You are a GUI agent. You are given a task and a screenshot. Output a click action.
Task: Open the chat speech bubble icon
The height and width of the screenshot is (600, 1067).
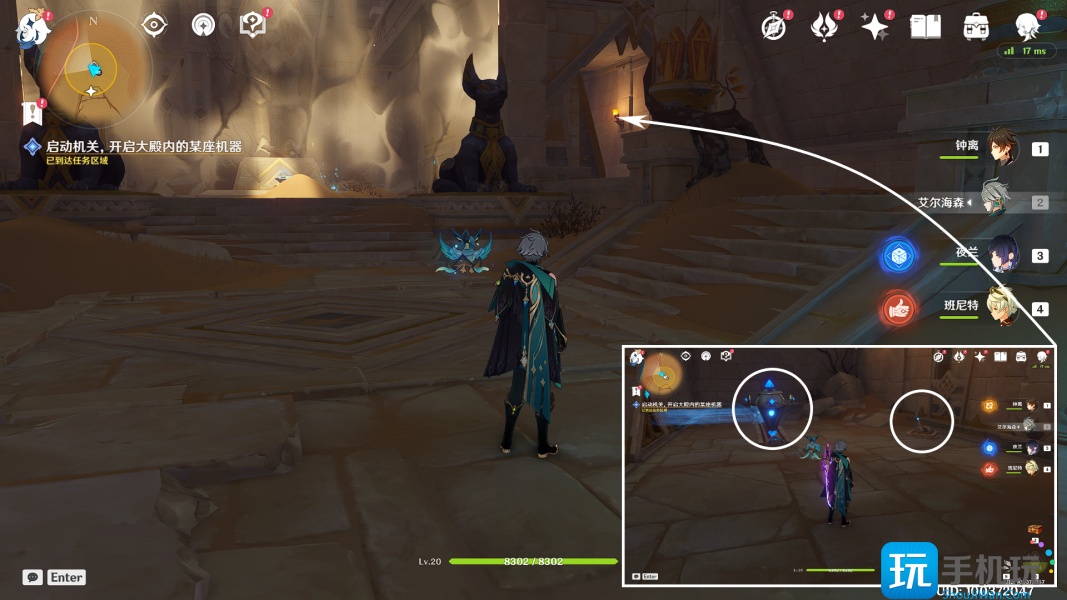pyautogui.click(x=33, y=577)
